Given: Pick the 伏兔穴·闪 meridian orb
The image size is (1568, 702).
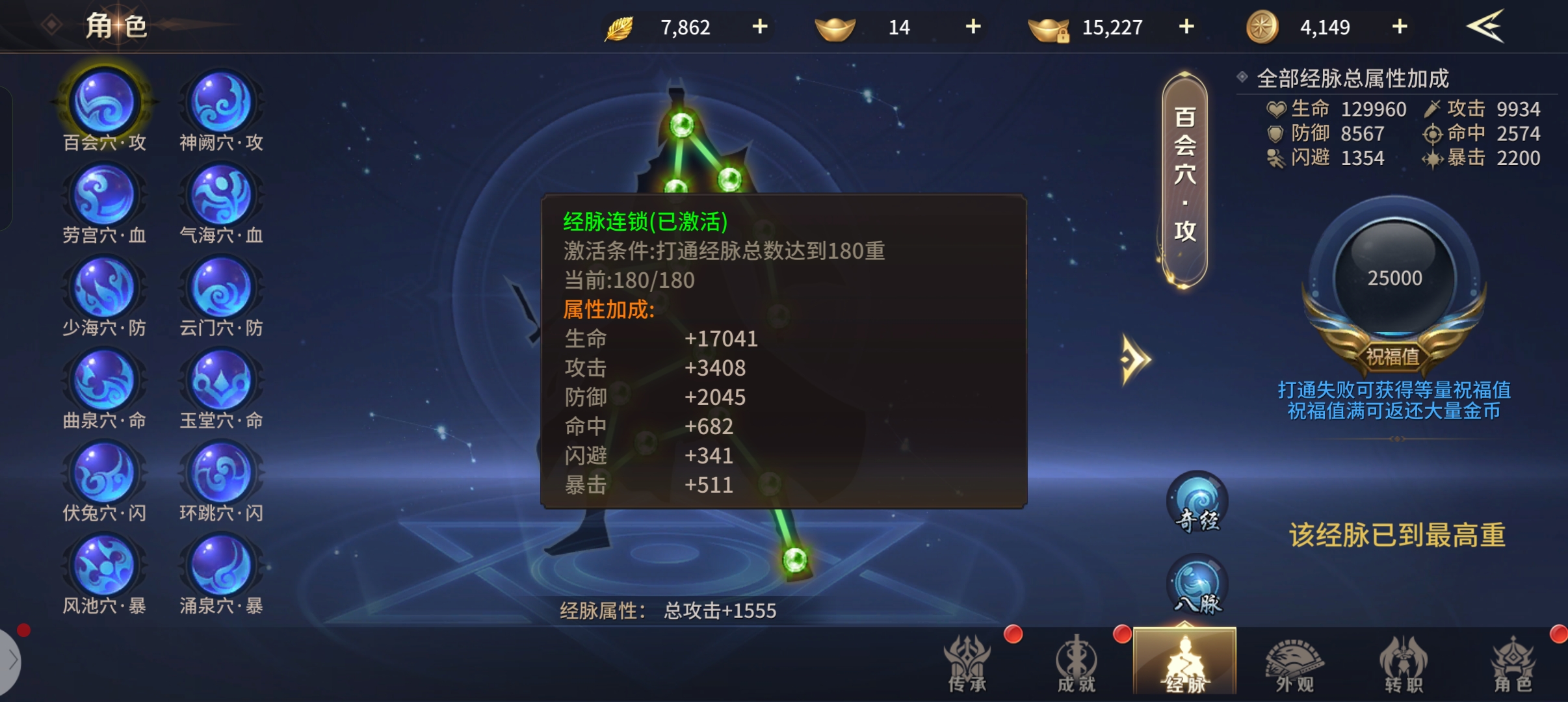Looking at the screenshot, I should [104, 474].
